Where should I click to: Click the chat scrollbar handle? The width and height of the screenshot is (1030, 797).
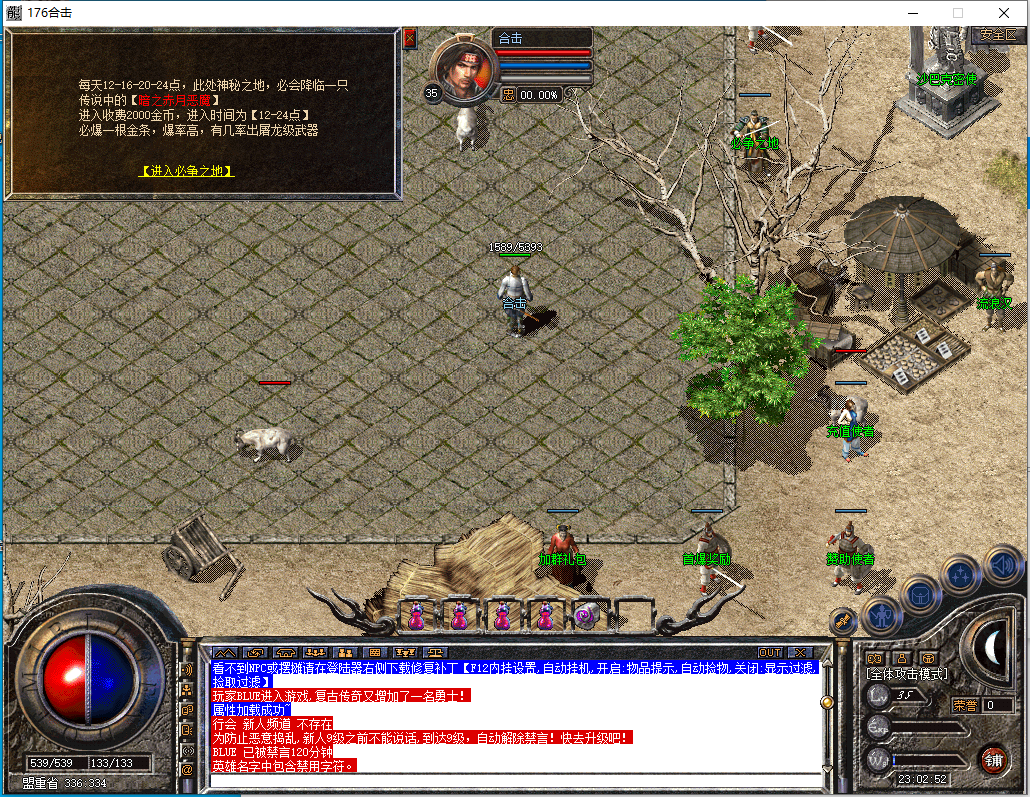click(827, 703)
